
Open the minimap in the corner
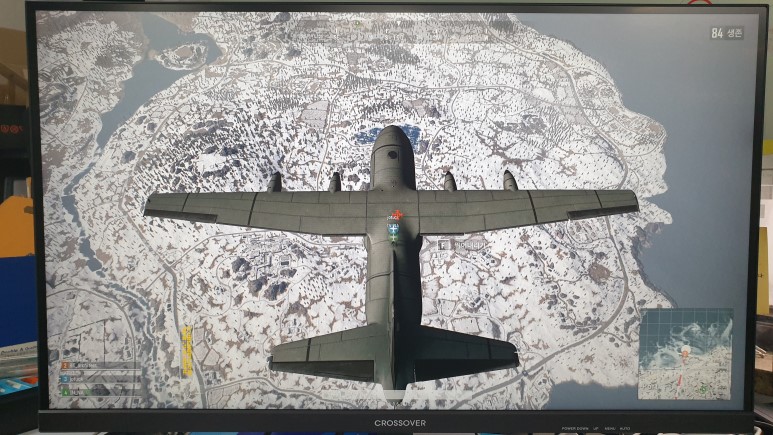[686, 354]
